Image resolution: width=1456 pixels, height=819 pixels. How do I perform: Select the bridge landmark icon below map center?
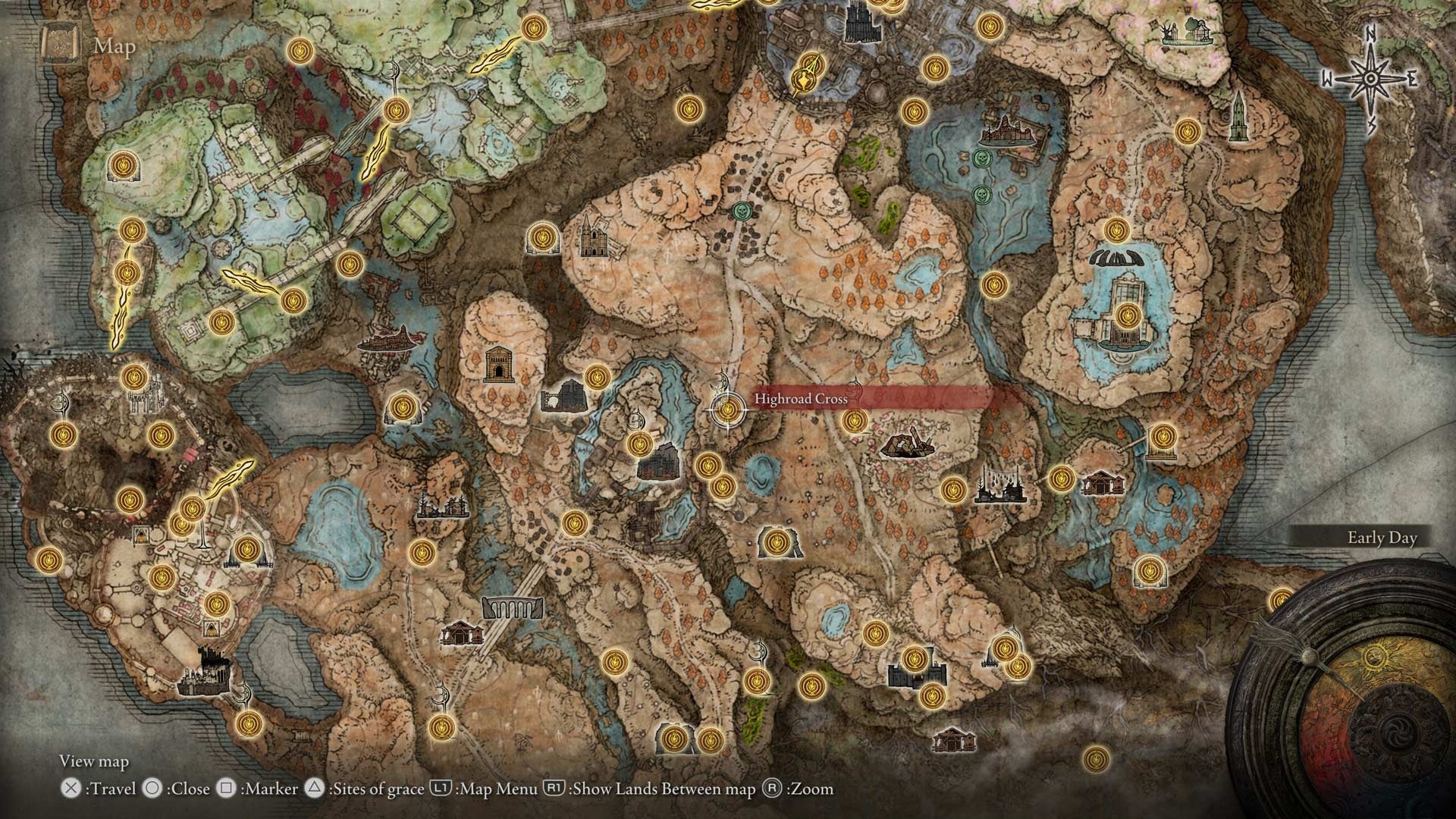(x=513, y=607)
